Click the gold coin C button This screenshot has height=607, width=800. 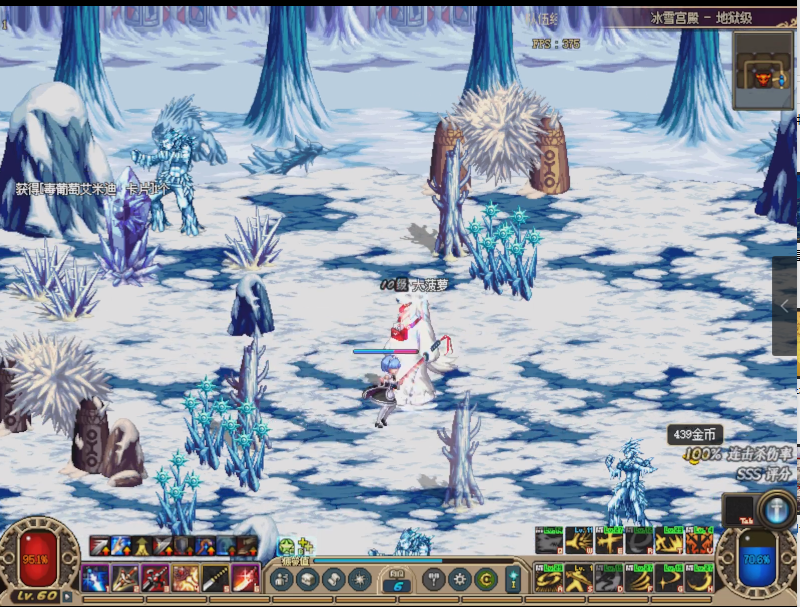(487, 578)
